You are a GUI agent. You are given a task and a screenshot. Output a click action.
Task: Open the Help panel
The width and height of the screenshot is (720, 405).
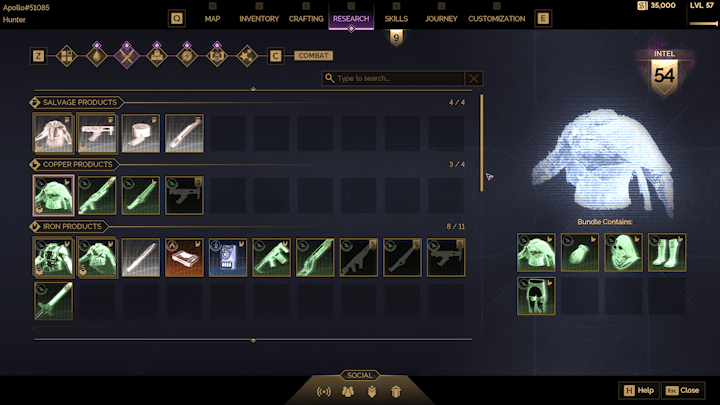click(x=639, y=390)
